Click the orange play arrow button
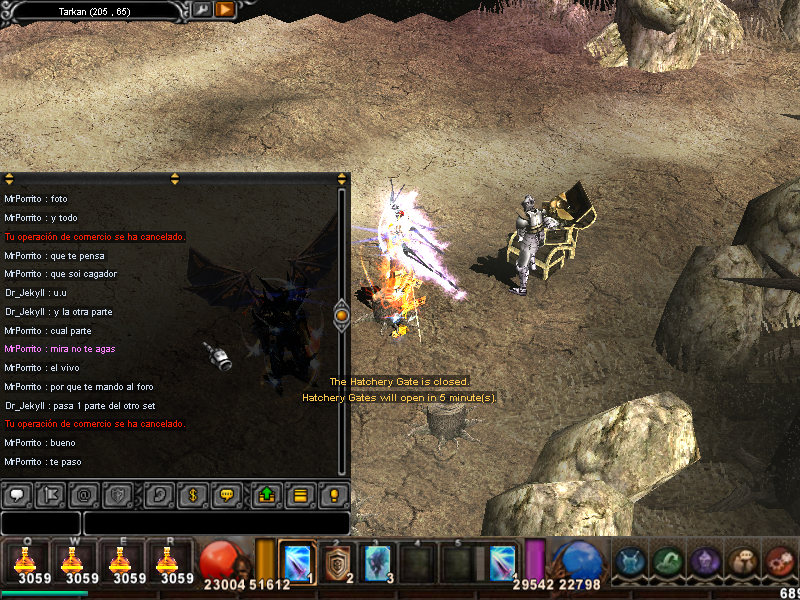 (x=225, y=10)
